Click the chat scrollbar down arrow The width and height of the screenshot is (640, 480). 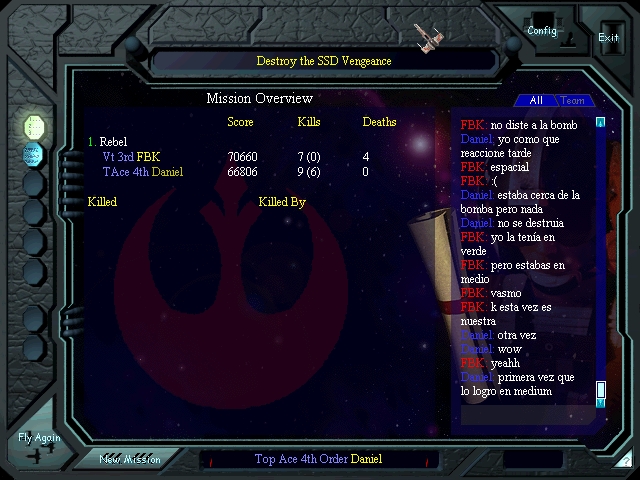point(601,403)
